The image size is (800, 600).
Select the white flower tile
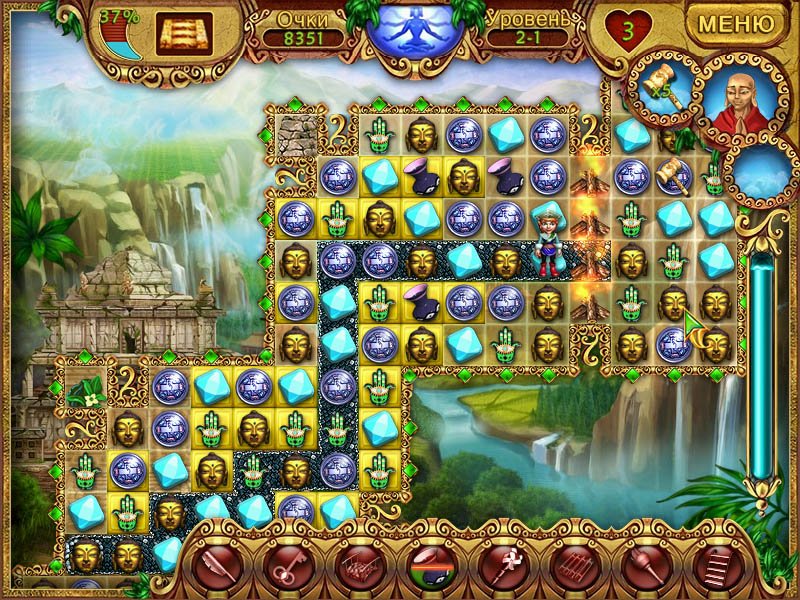pos(90,391)
